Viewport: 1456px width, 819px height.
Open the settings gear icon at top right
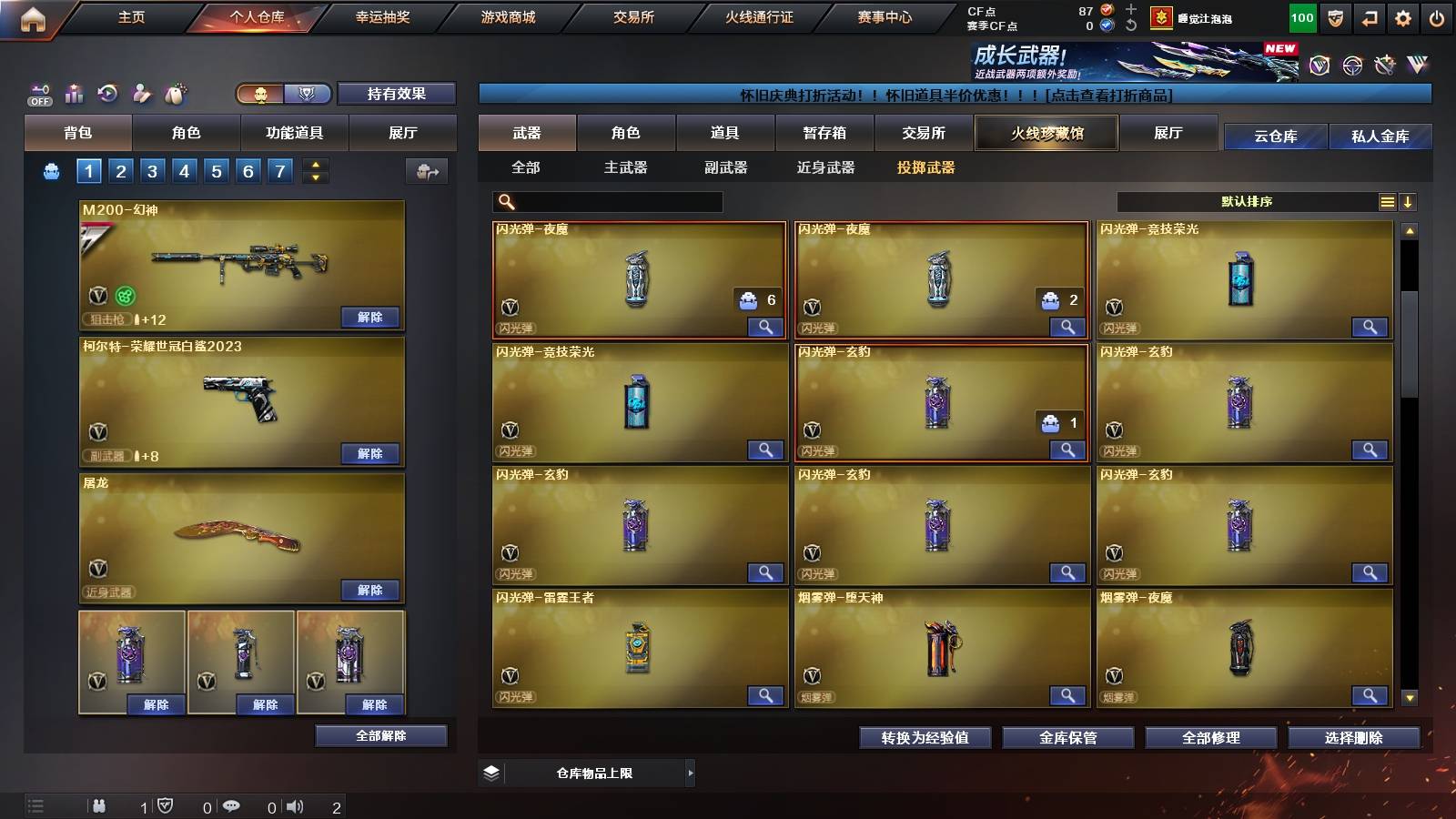(1401, 16)
